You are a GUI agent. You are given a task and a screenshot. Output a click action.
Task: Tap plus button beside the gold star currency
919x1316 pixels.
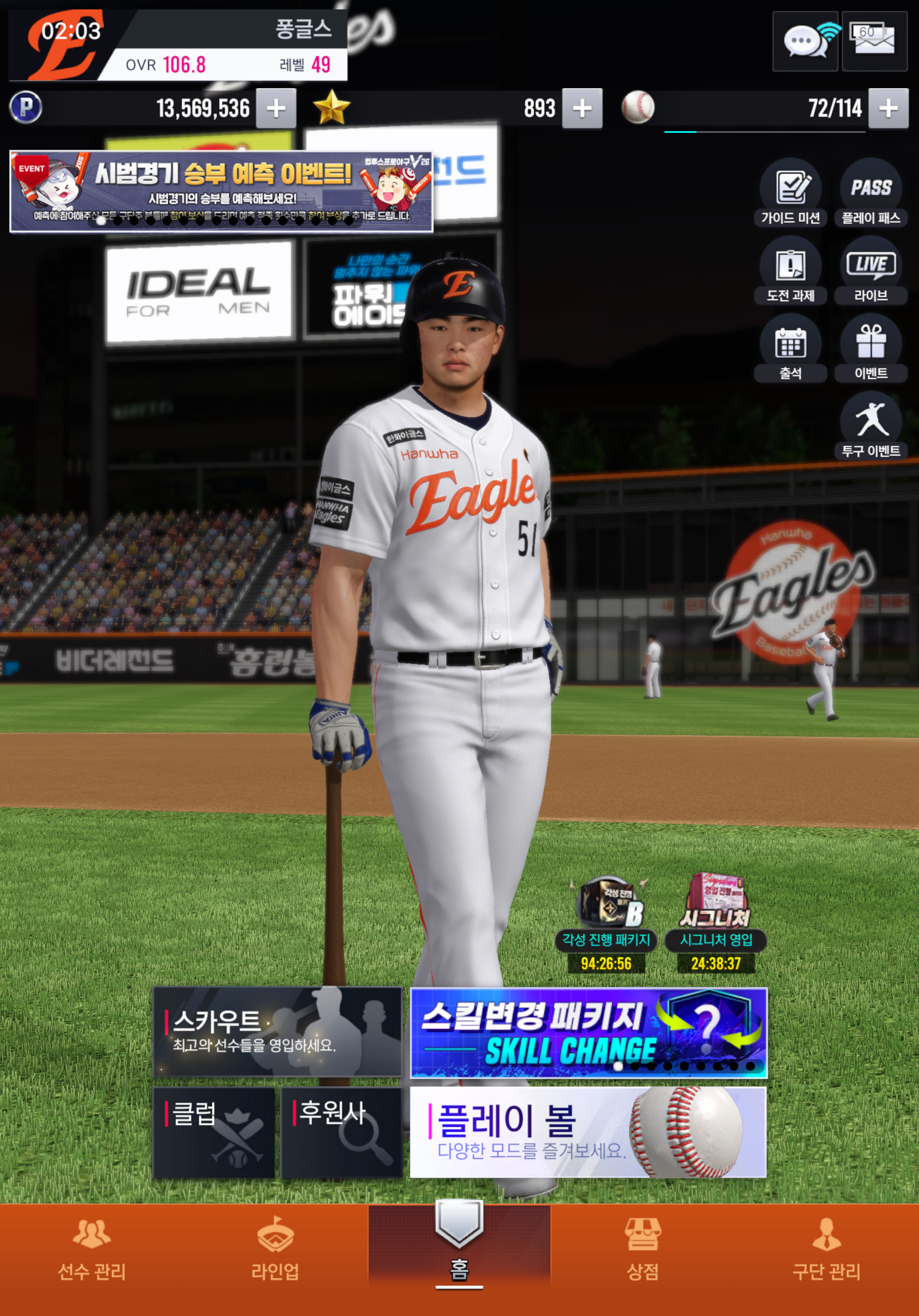point(582,108)
